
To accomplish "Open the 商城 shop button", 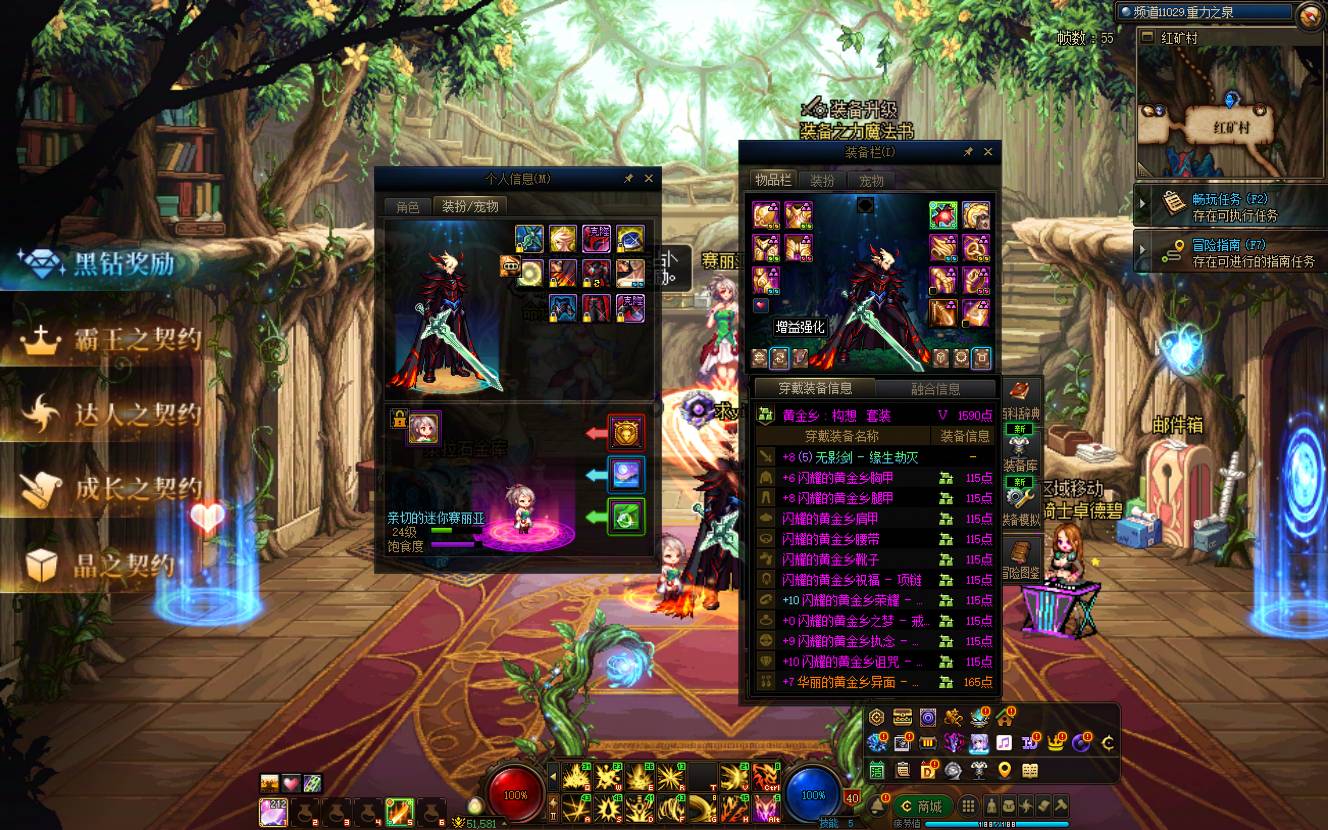I will (x=921, y=806).
